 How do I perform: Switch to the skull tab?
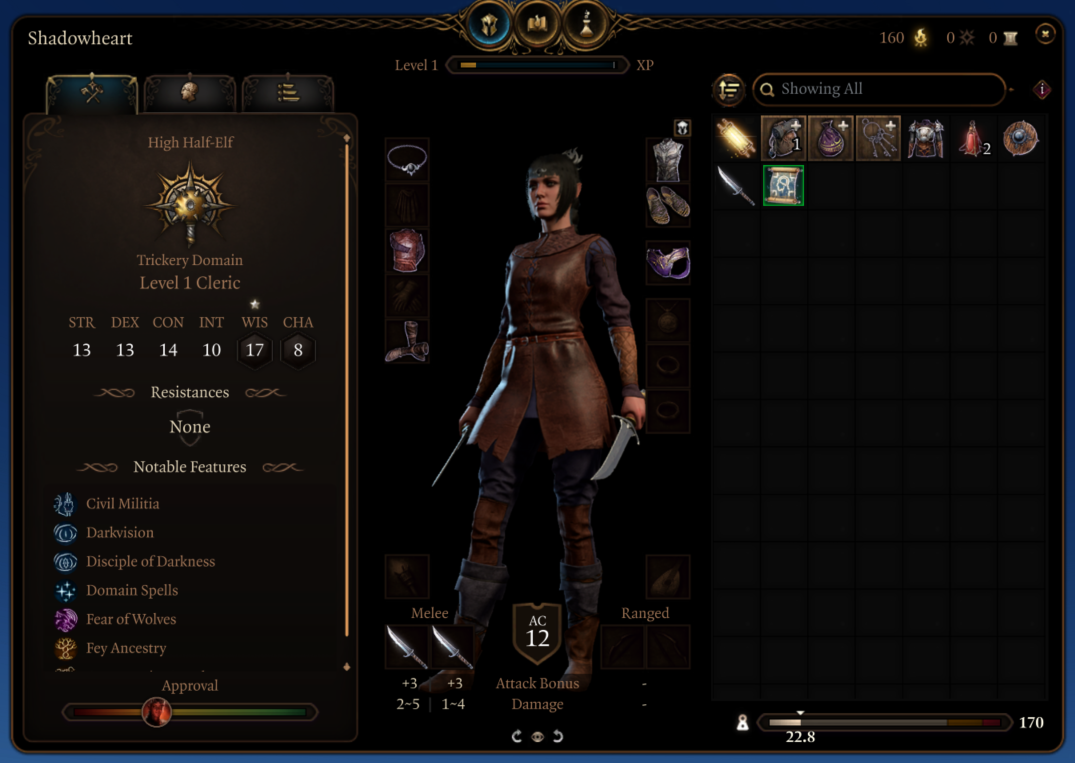(189, 93)
